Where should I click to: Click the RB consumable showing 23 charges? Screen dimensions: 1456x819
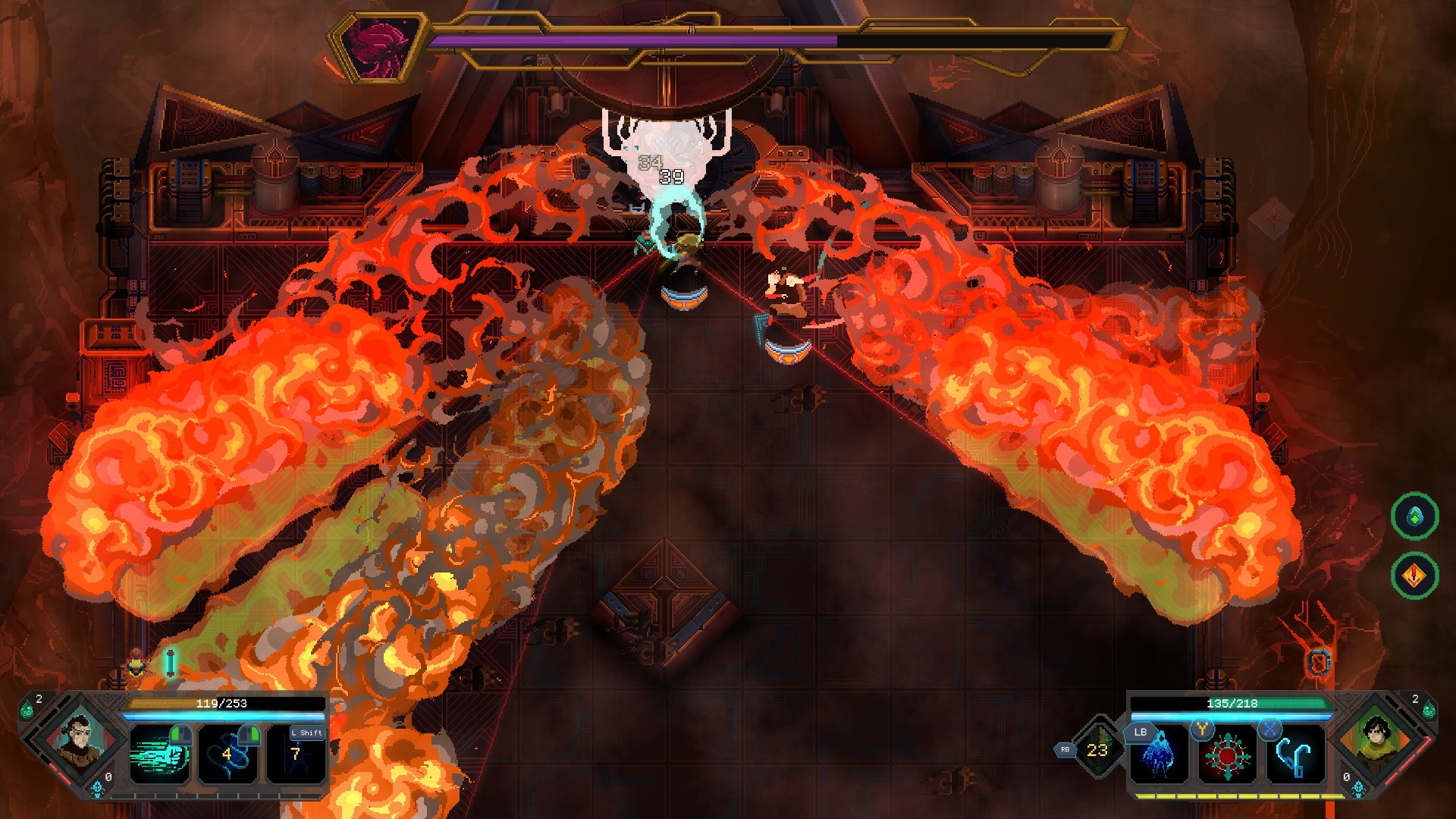[1097, 748]
